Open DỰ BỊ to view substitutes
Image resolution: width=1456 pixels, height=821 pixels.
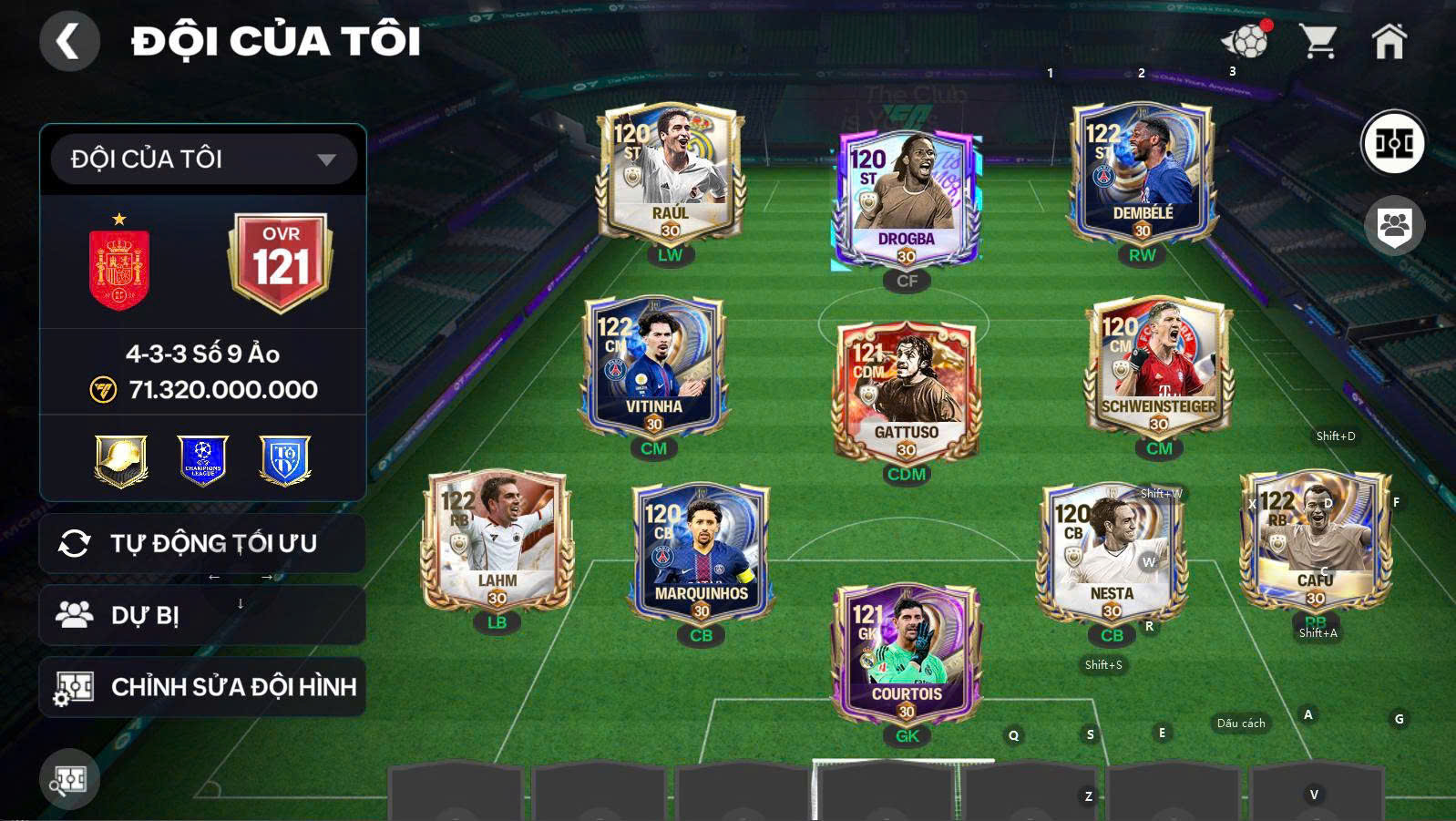202,614
